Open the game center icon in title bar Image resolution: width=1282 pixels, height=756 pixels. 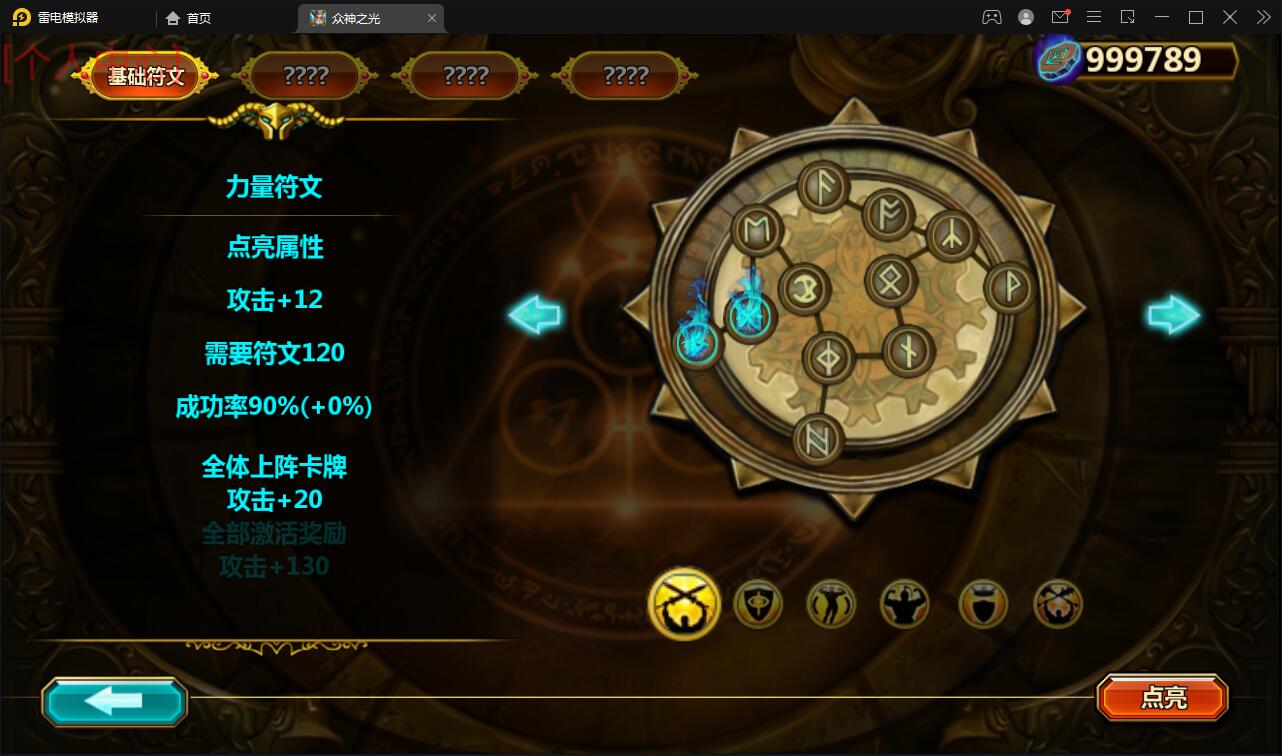point(991,17)
